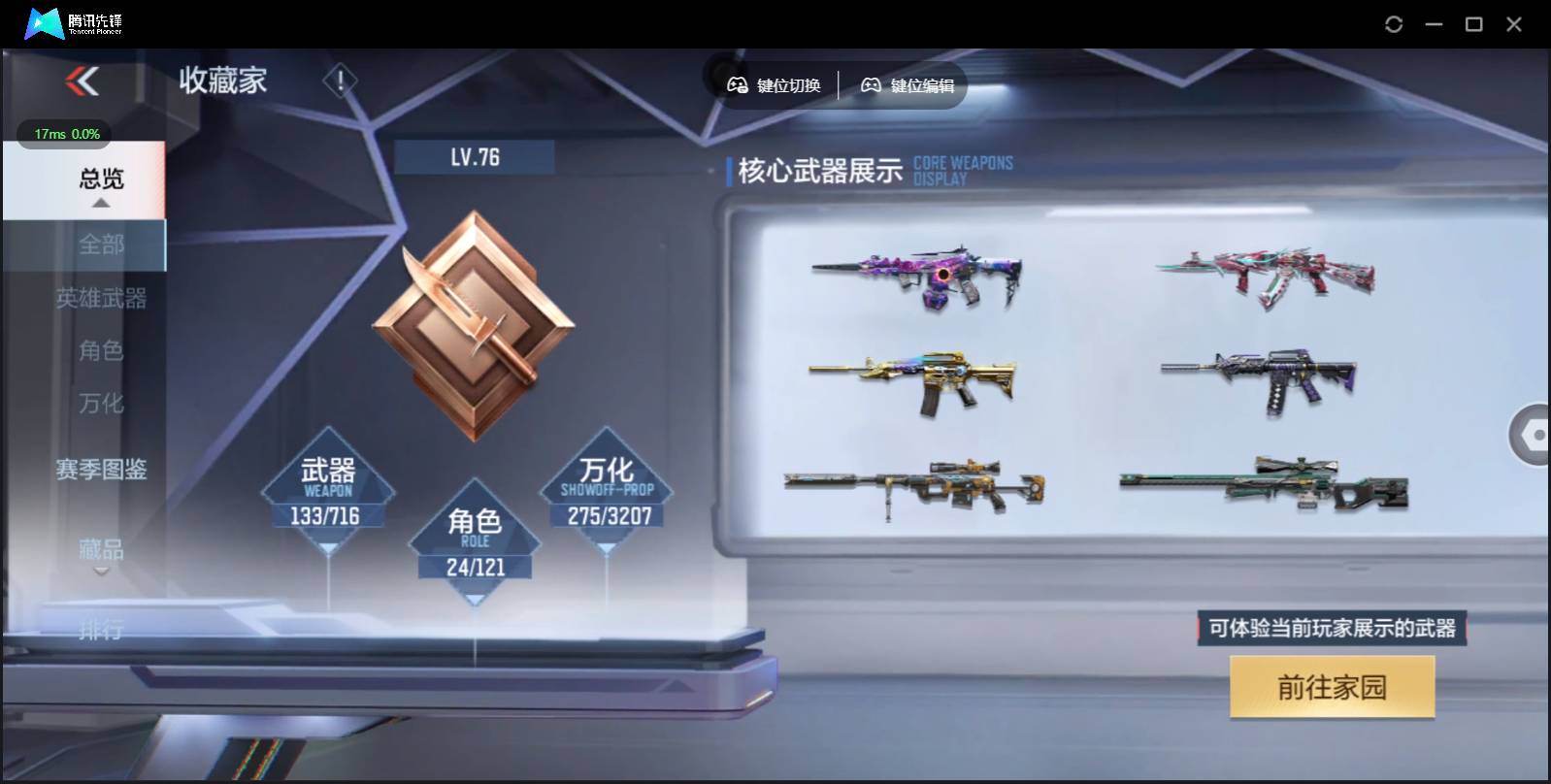The width and height of the screenshot is (1551, 784).
Task: Select 万化 from the sidebar list
Action: click(100, 404)
